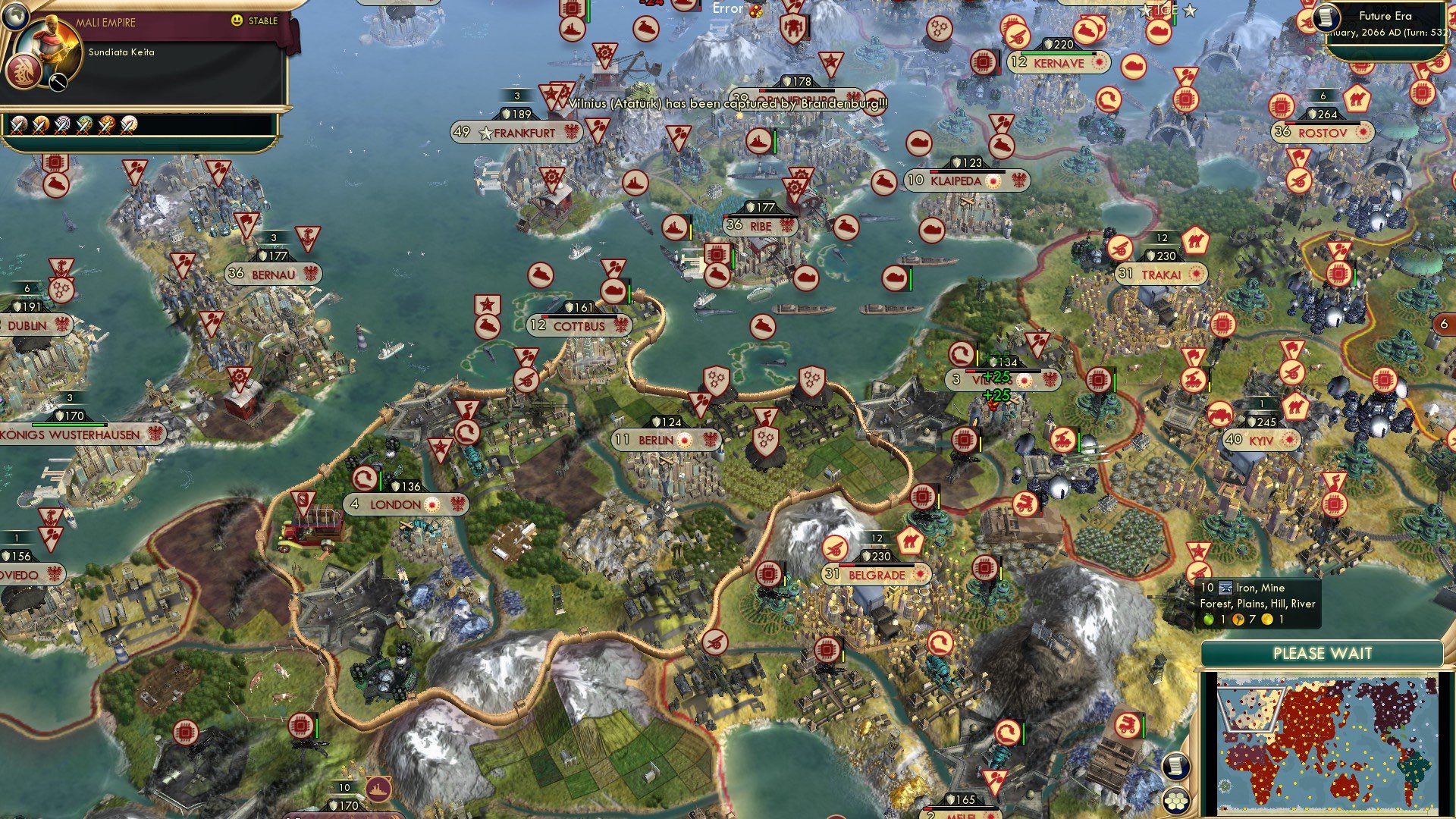Select the London city name label
Viewport: 1456px width, 819px height.
(395, 504)
